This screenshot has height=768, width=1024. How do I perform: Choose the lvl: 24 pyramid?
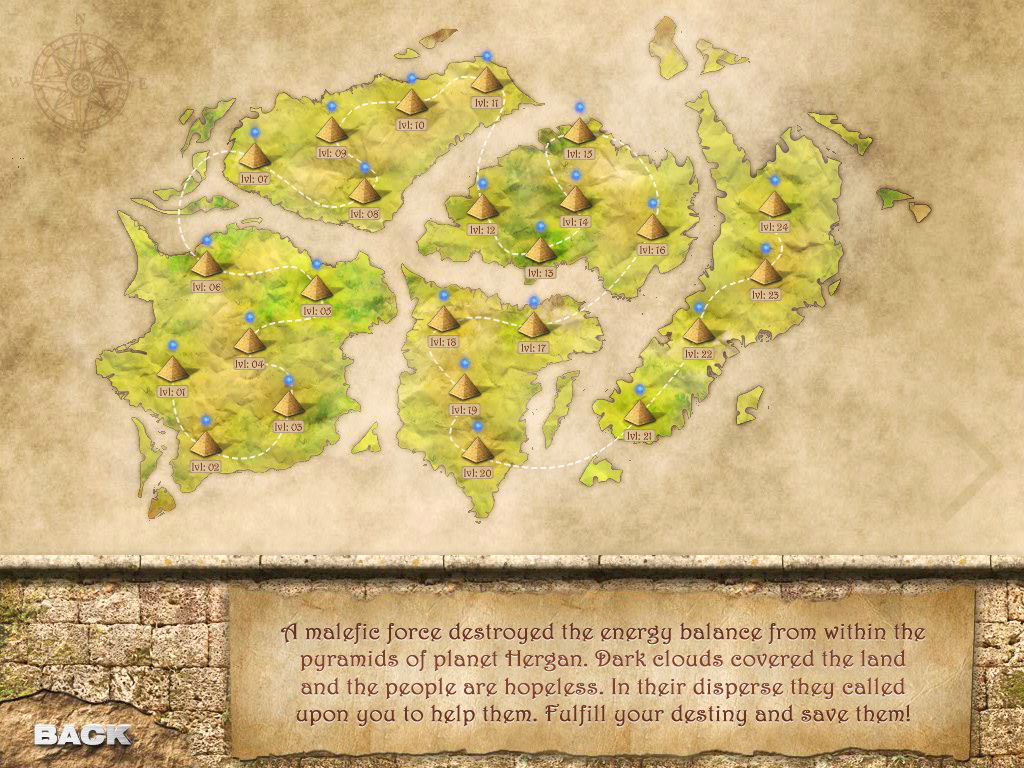pyautogui.click(x=774, y=205)
